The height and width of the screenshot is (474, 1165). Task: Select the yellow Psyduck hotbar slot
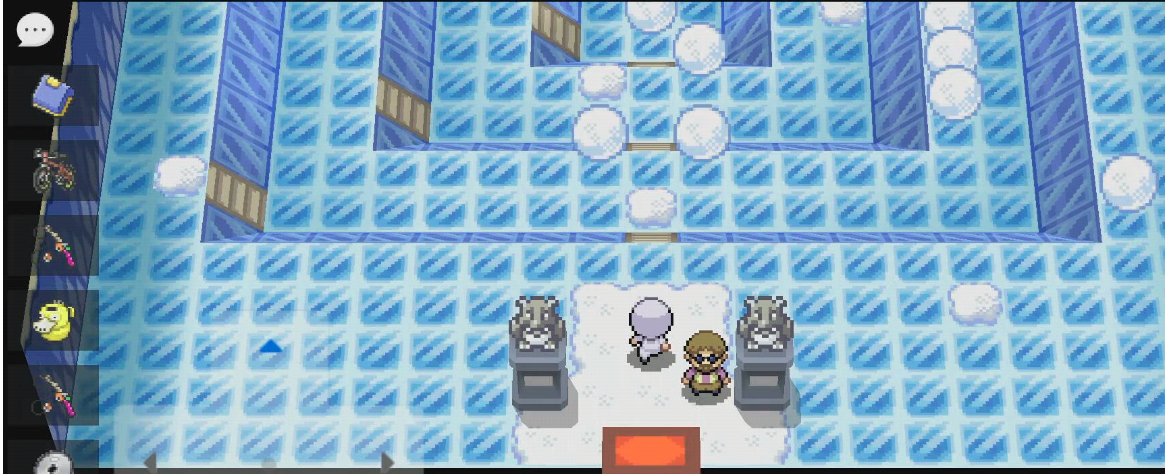pos(51,320)
